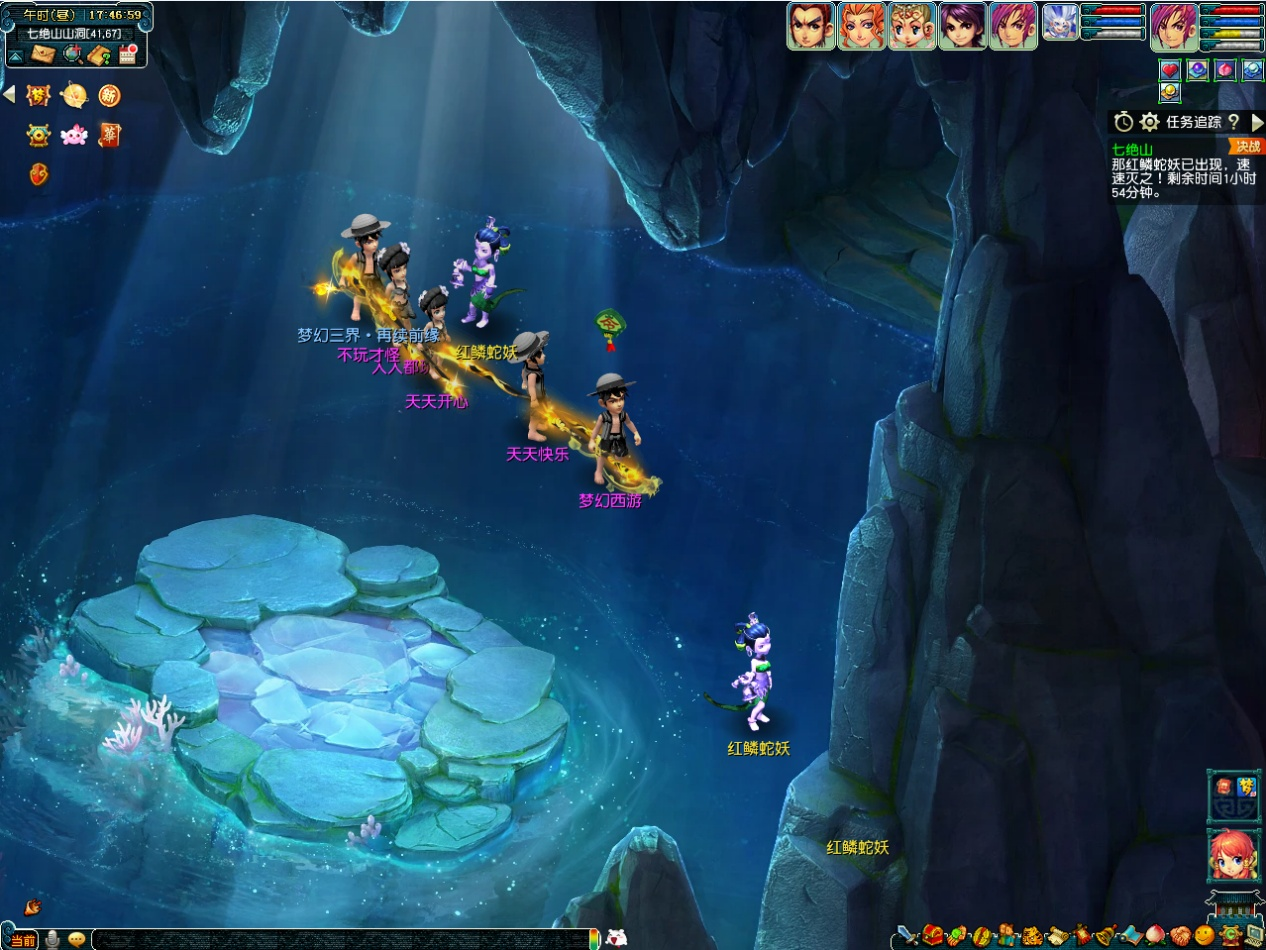This screenshot has height=950, width=1266.
Task: Open the red 華 scroll icon
Action: click(x=110, y=136)
